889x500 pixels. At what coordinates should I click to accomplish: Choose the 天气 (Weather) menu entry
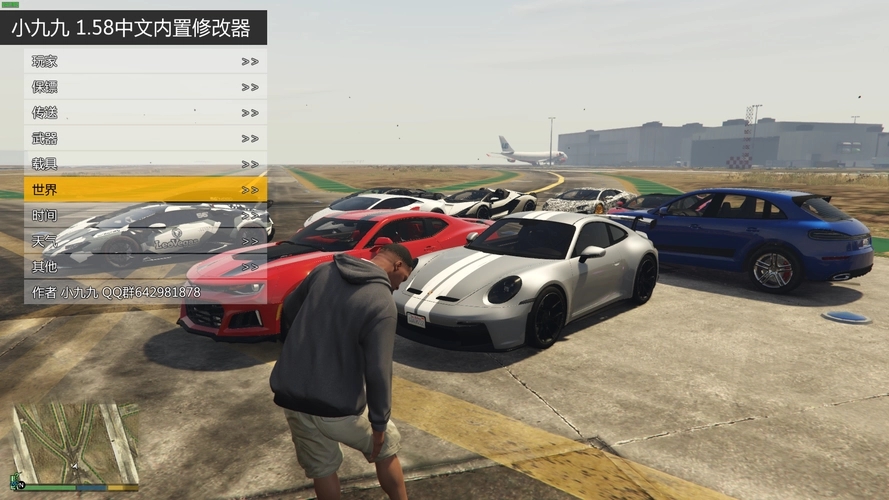click(145, 241)
